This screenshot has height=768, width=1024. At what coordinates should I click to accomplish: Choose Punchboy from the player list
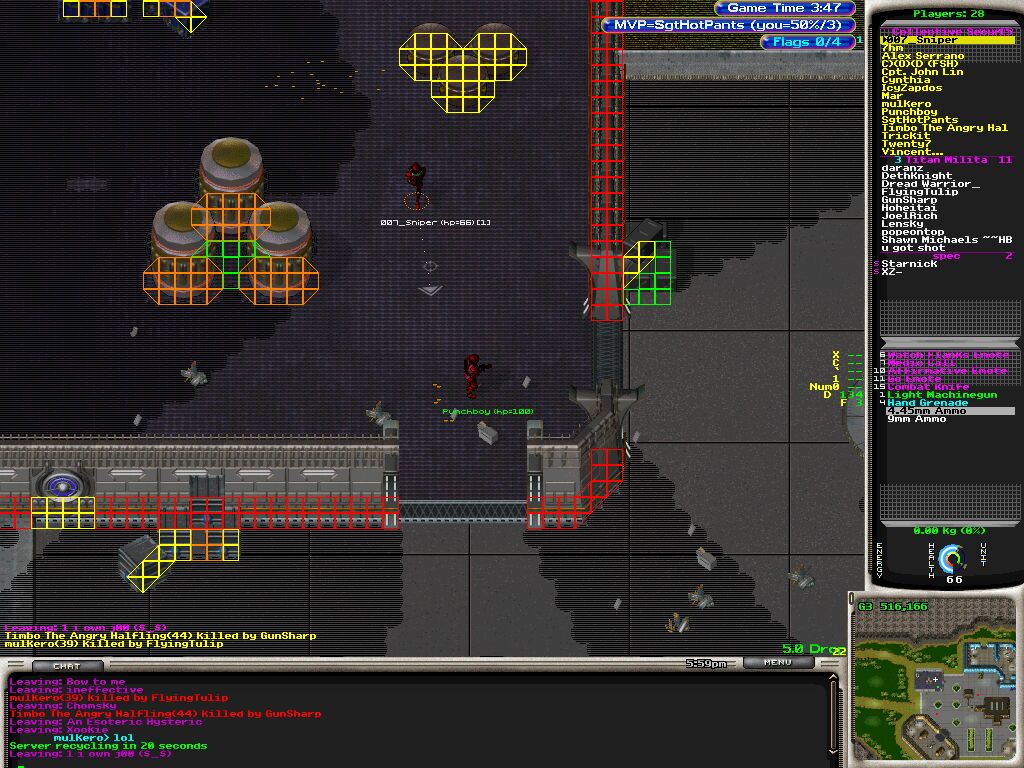pos(909,112)
